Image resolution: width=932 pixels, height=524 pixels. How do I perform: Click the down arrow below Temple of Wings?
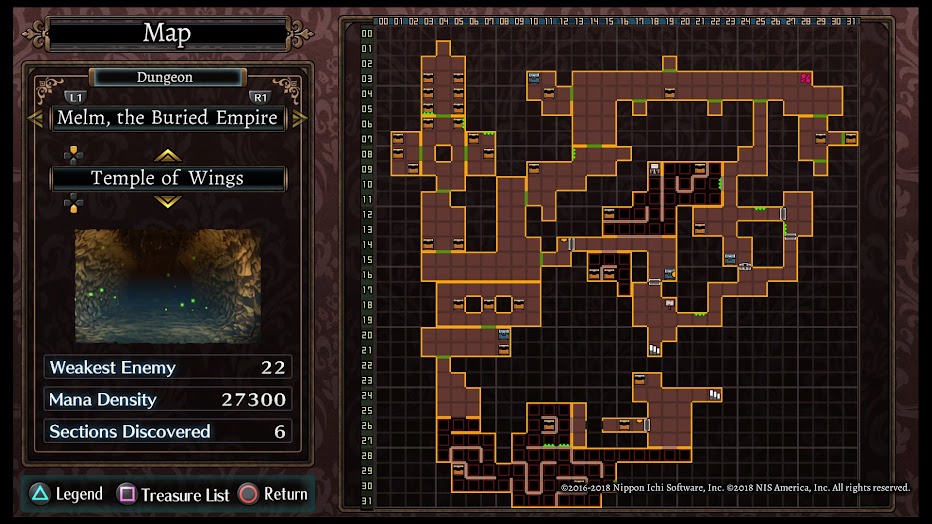tap(167, 202)
